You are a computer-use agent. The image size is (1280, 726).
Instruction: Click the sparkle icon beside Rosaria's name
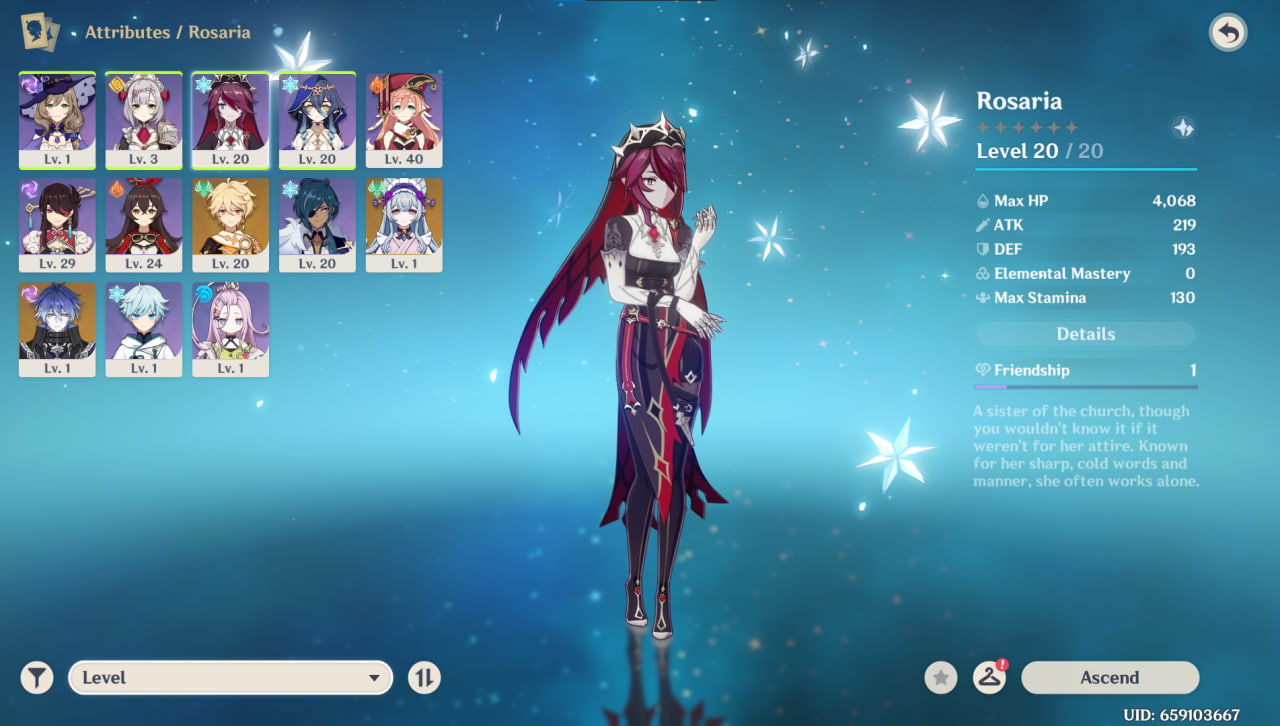tap(1183, 128)
